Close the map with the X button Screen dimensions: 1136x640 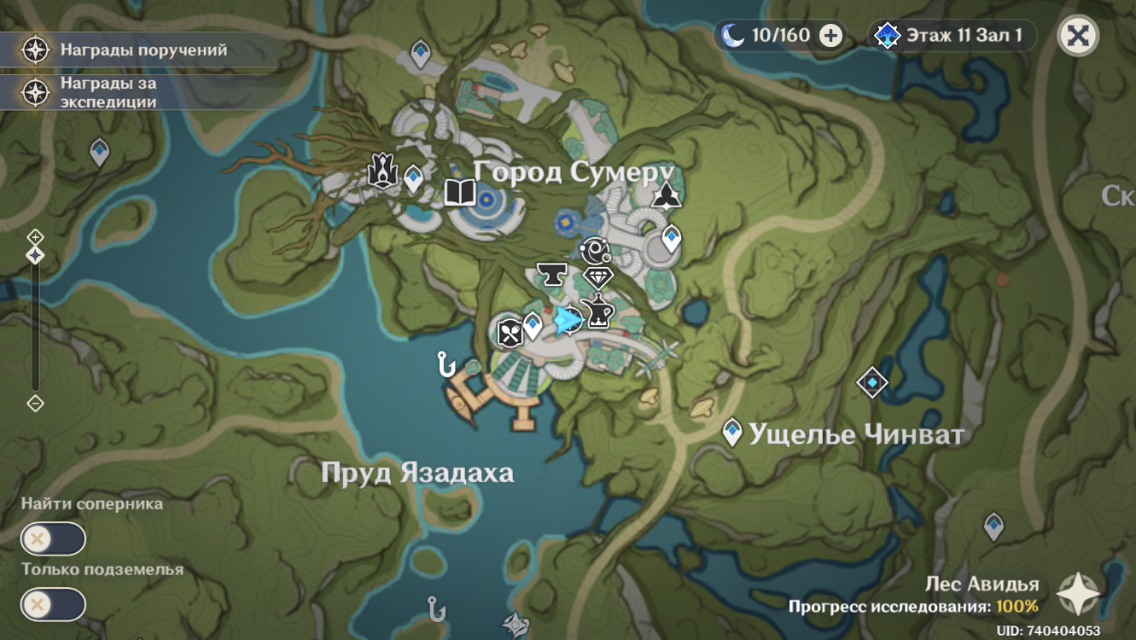(x=1077, y=36)
